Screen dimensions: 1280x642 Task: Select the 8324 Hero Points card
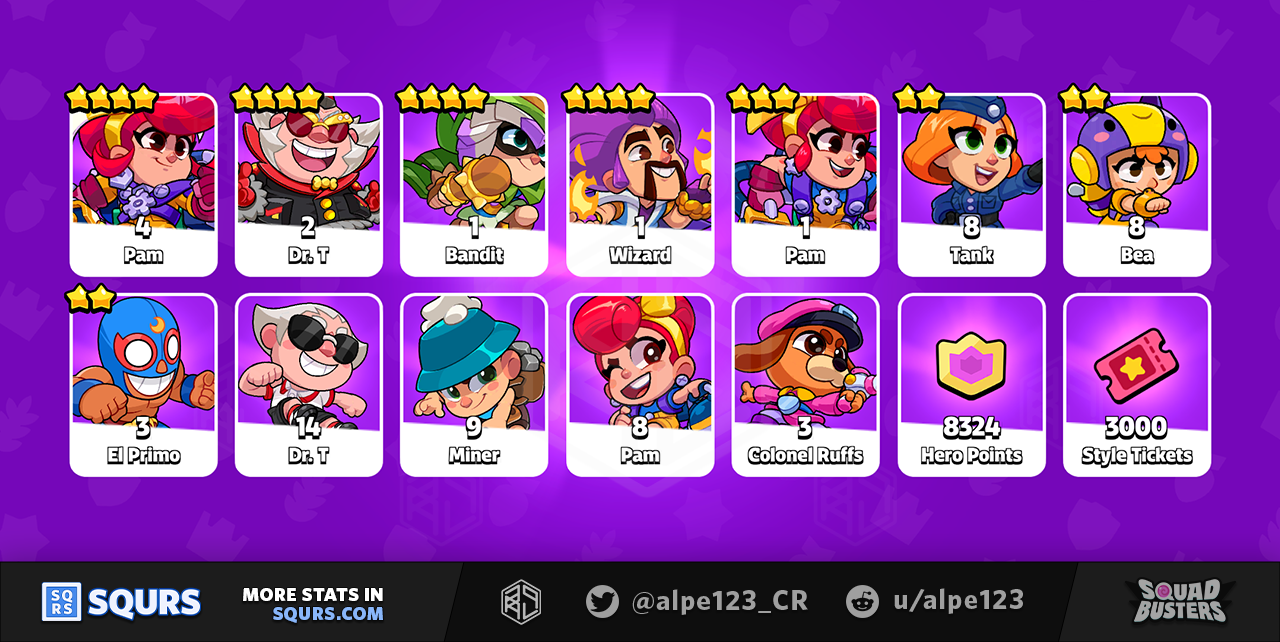(x=971, y=385)
